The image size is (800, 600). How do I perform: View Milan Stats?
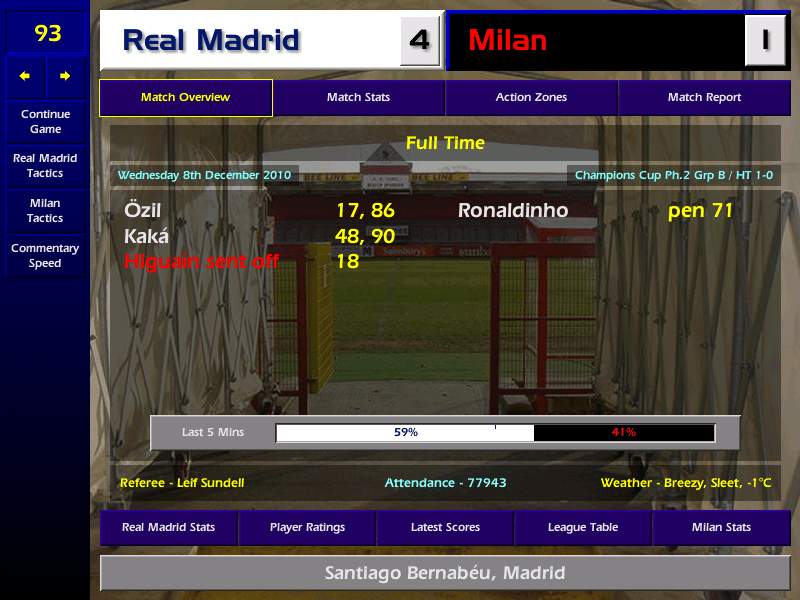(721, 527)
